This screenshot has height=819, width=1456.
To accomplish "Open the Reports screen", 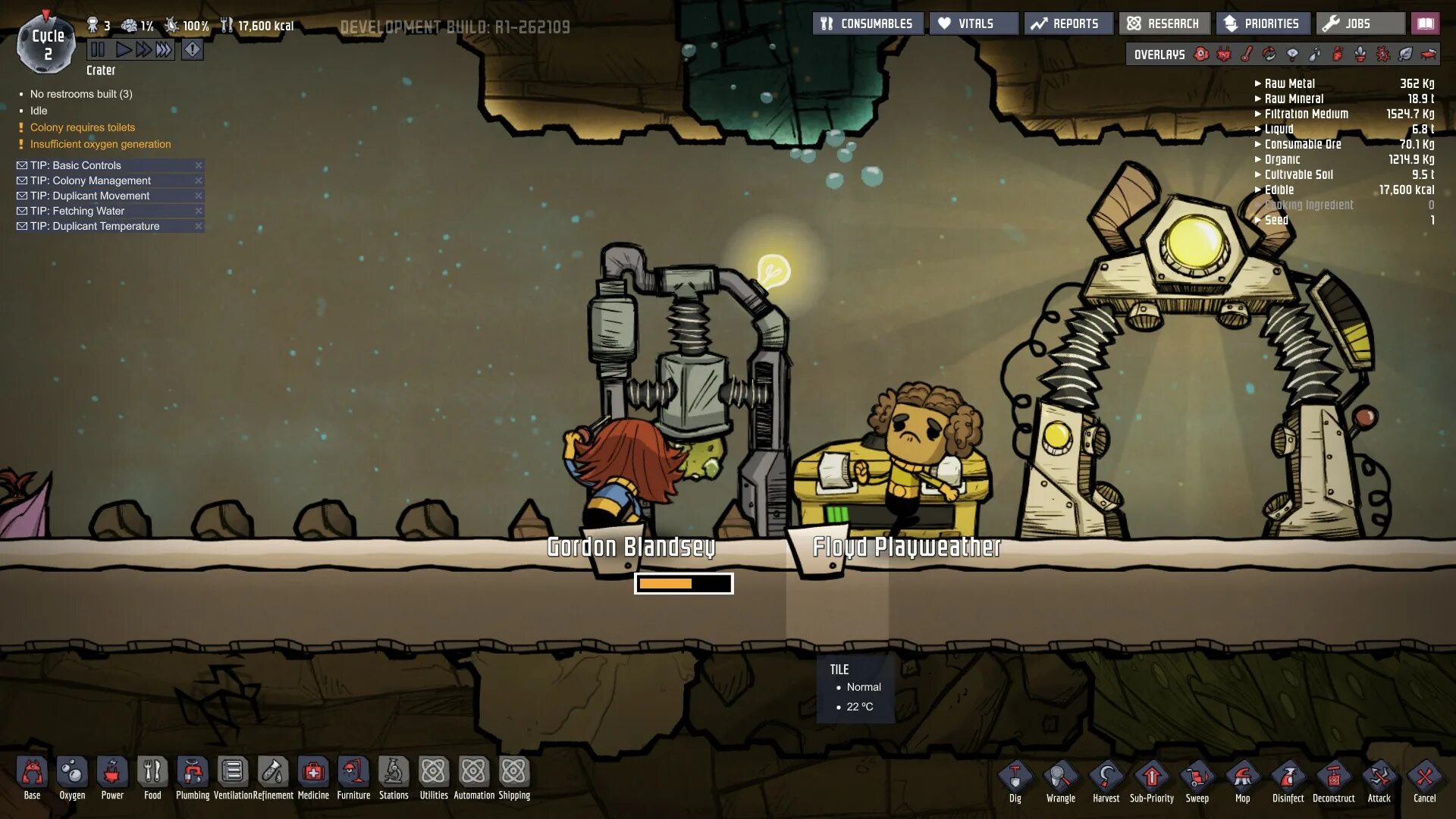I will point(1068,24).
